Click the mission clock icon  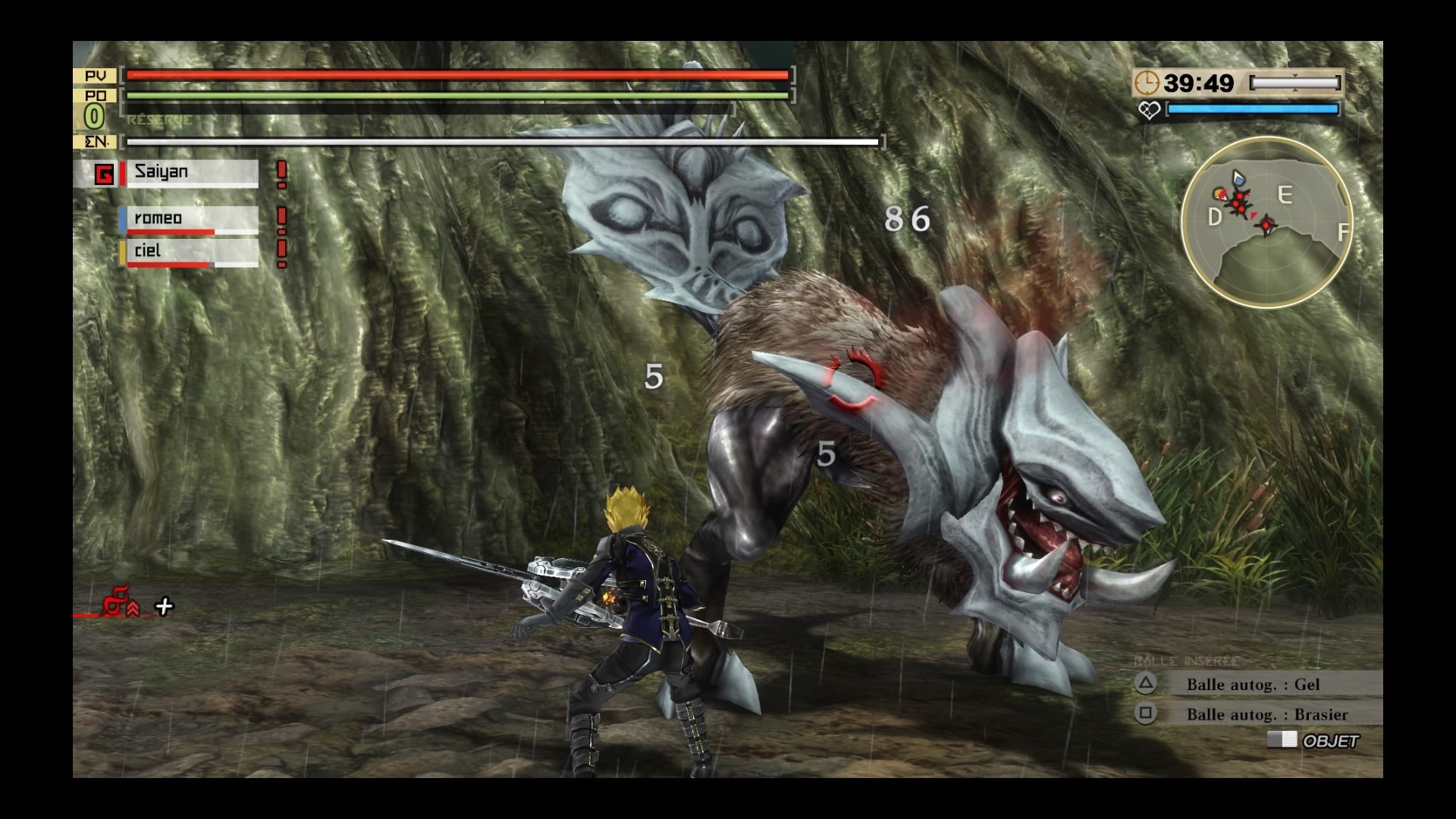tap(1147, 83)
